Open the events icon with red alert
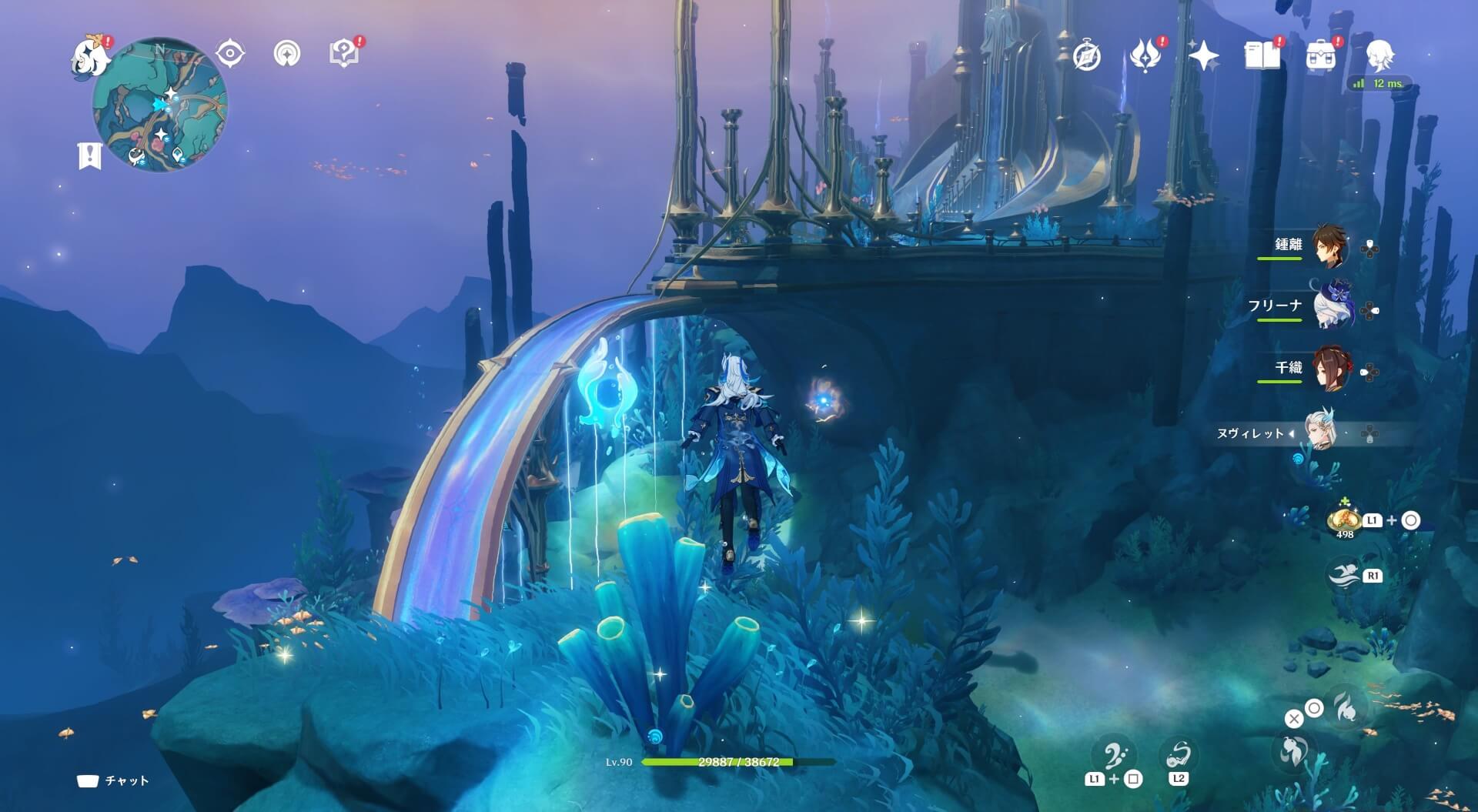The image size is (1478, 812). tap(1145, 55)
